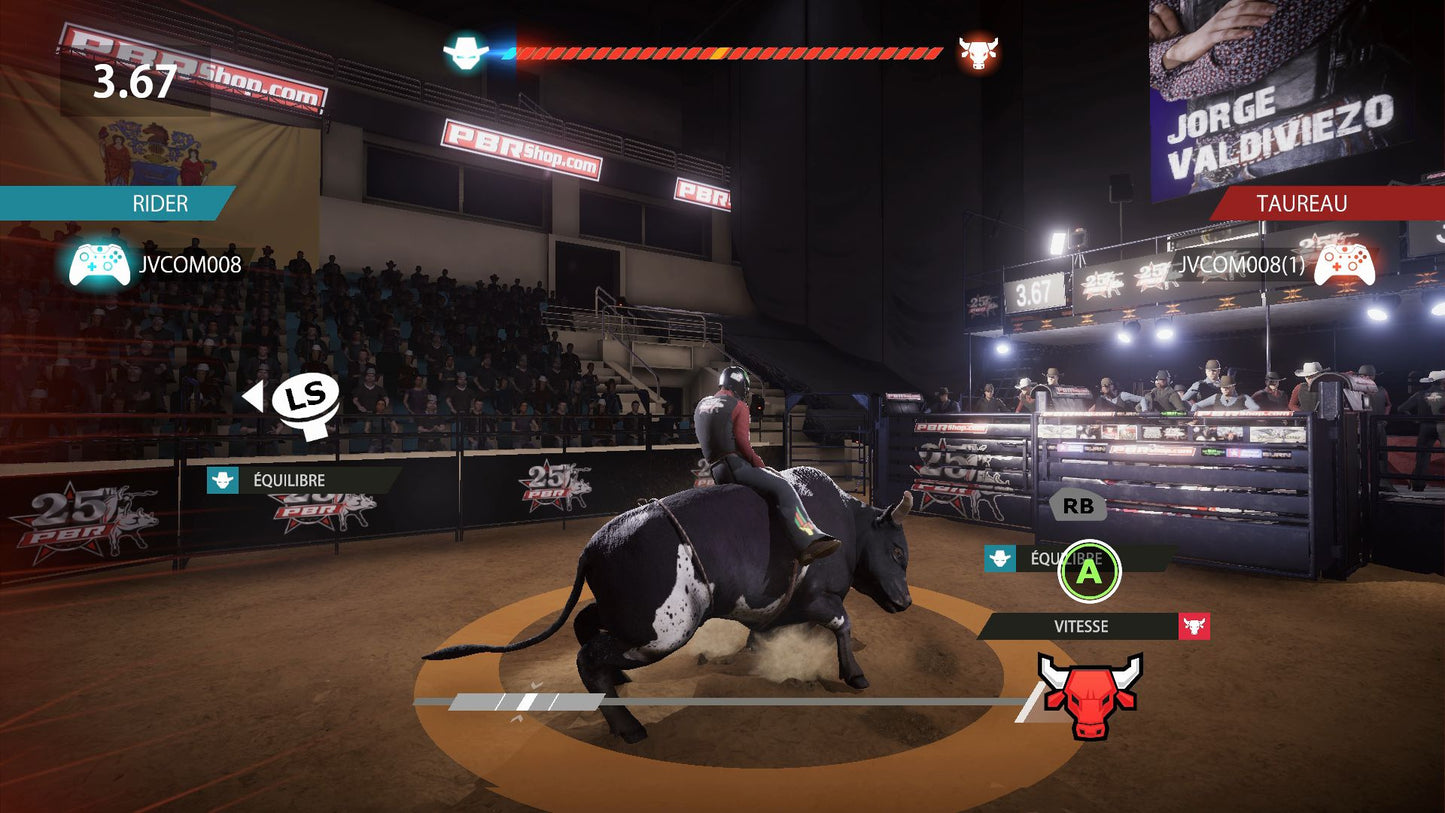The width and height of the screenshot is (1445, 813).
Task: Click the large red bull emblem
Action: (x=1089, y=695)
